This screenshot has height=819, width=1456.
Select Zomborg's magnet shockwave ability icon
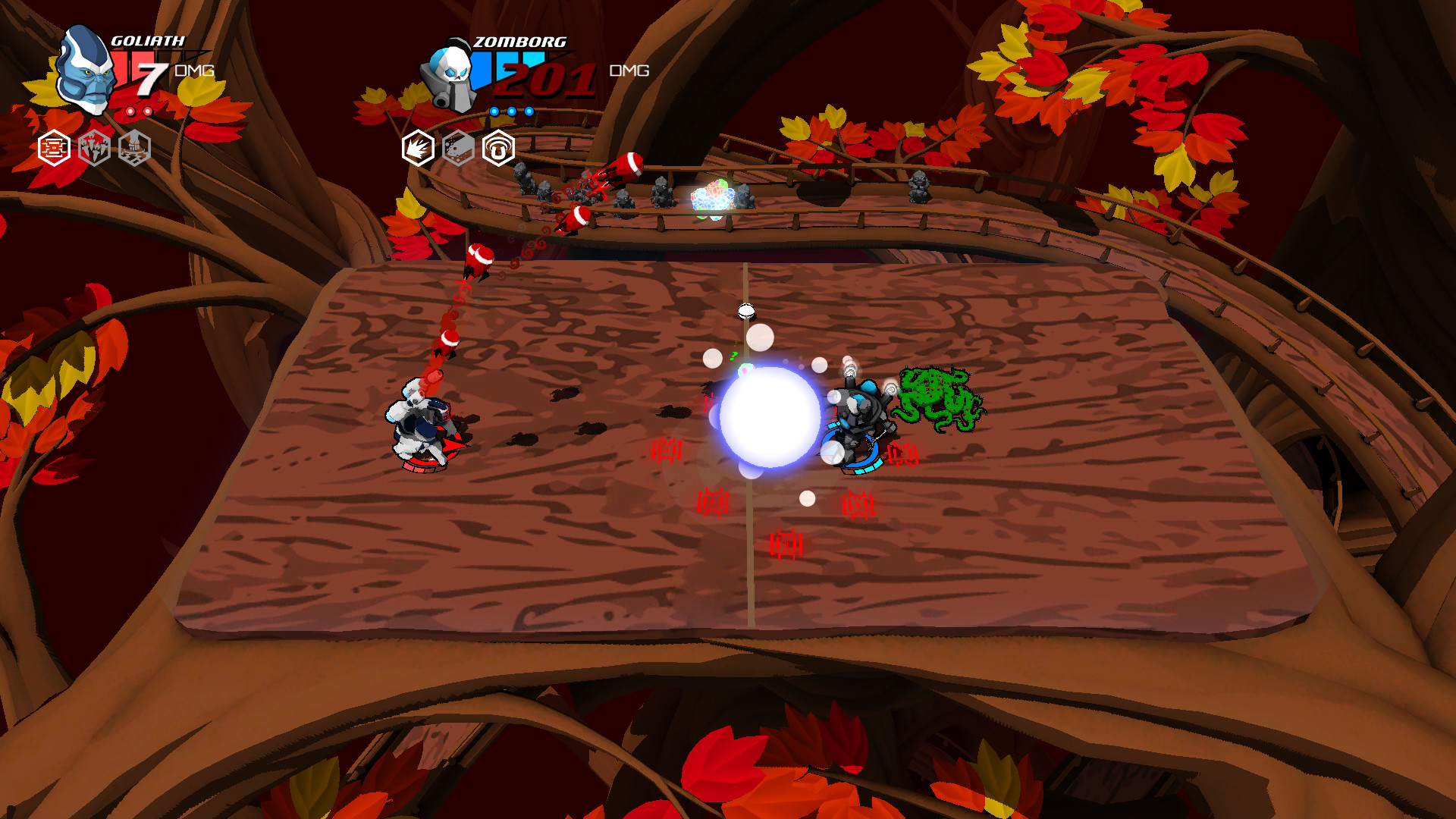[499, 149]
